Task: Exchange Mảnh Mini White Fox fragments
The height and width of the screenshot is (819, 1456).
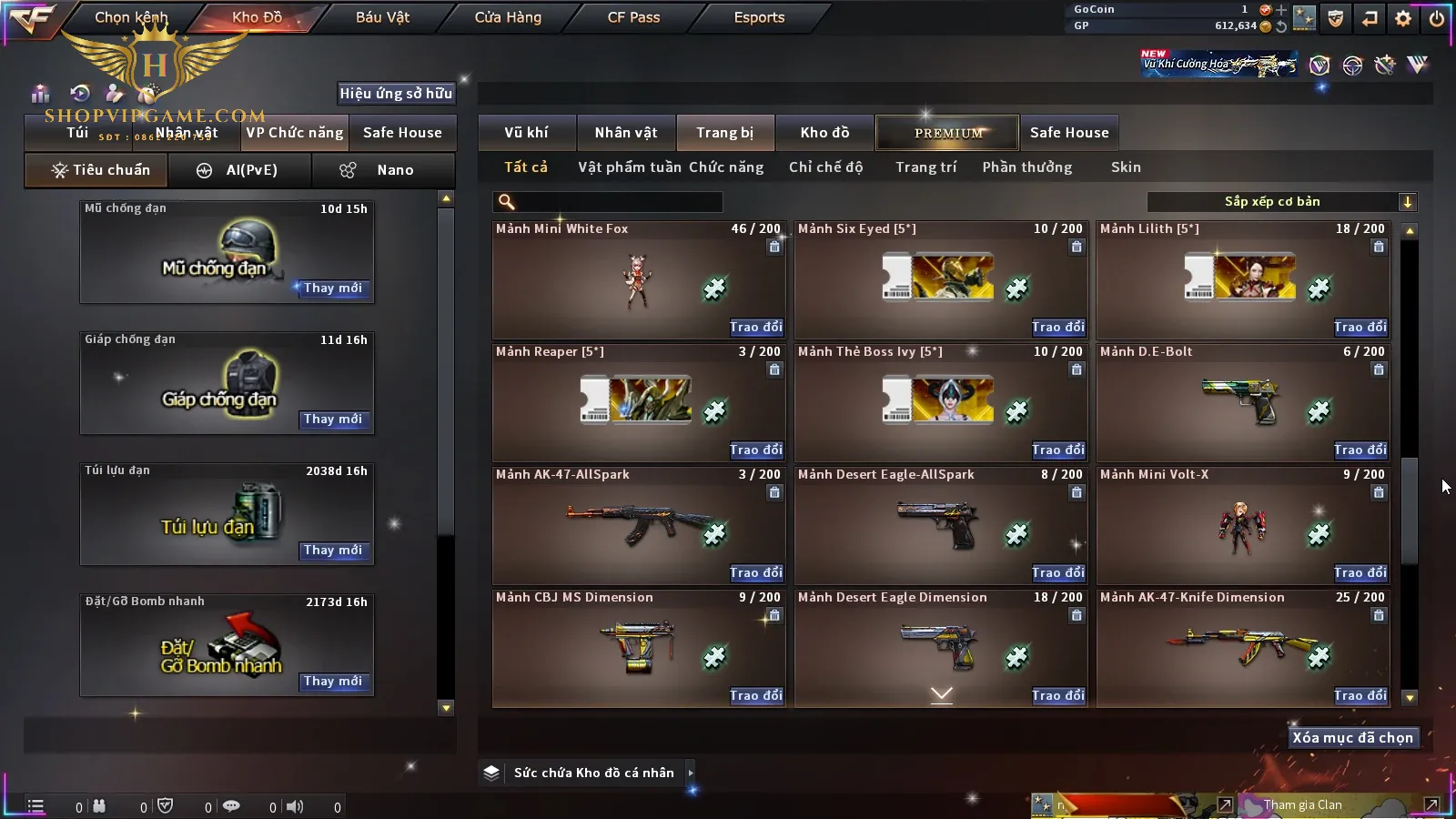Action: [x=755, y=327]
